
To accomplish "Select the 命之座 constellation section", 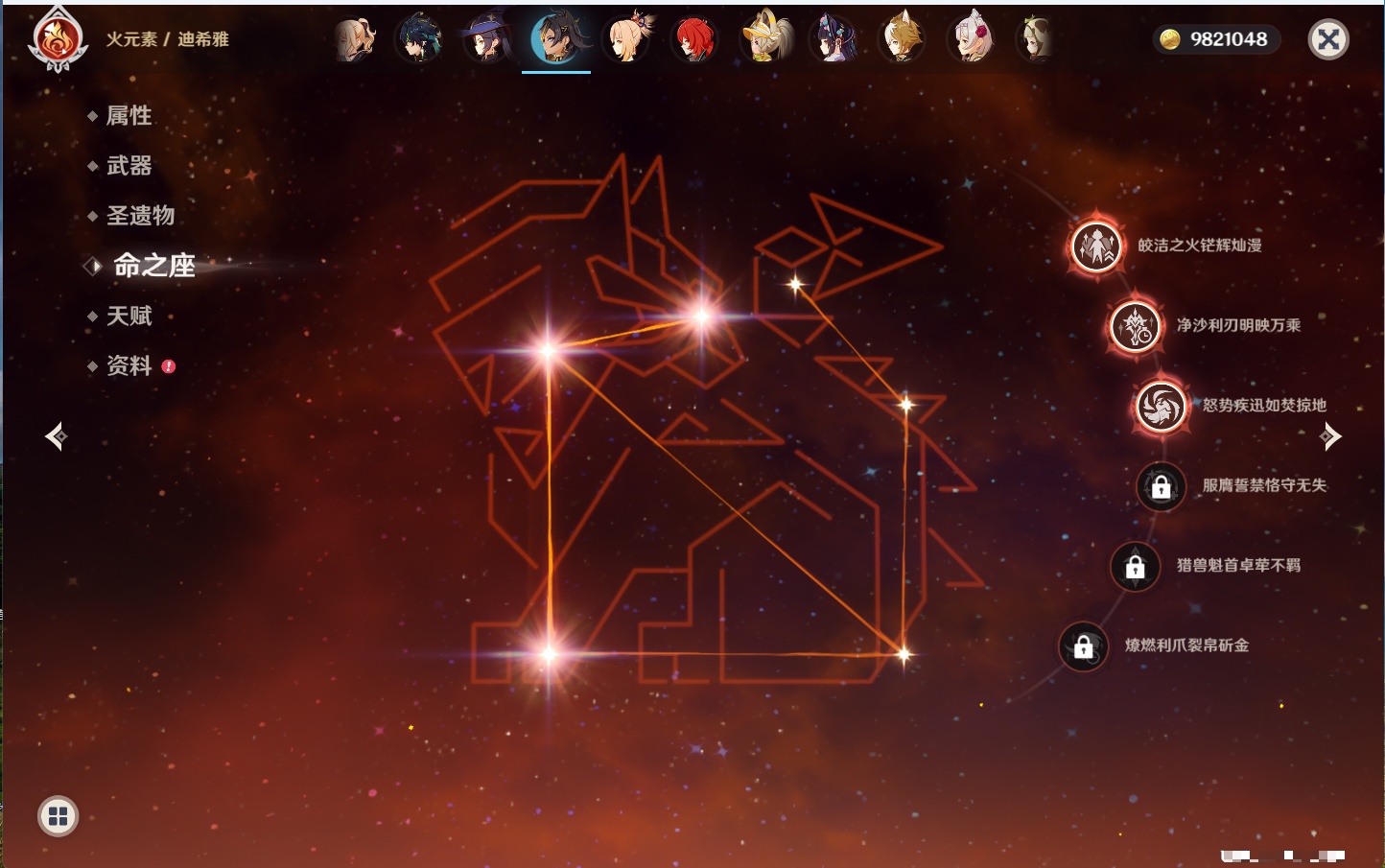I will [x=153, y=266].
